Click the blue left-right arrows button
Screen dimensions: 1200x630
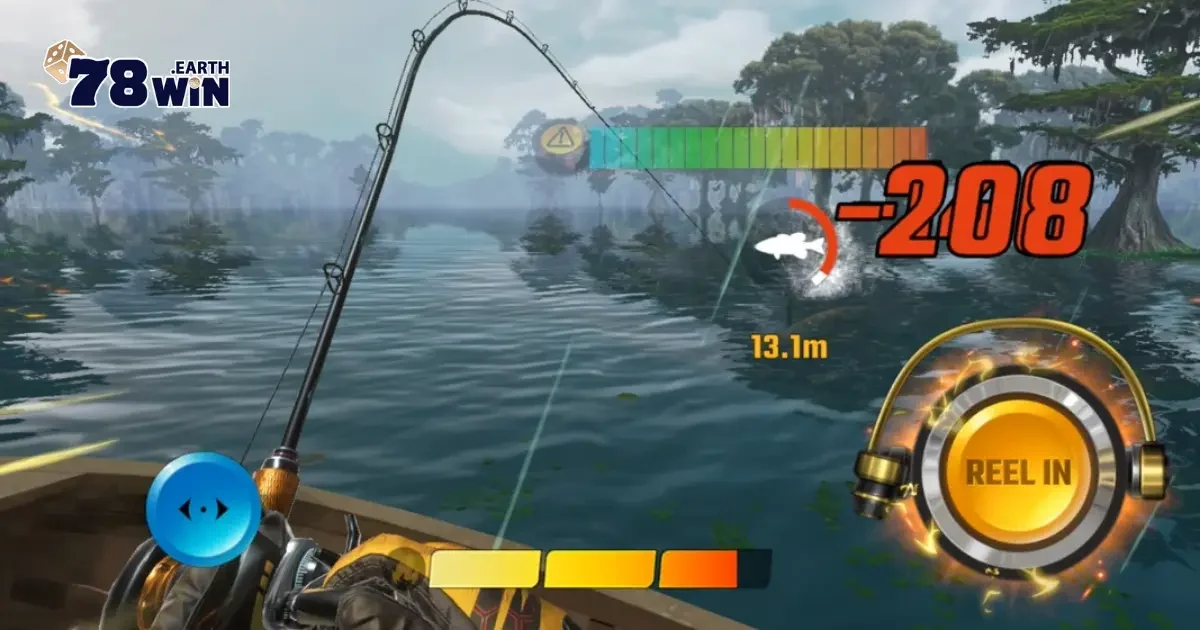[x=203, y=509]
